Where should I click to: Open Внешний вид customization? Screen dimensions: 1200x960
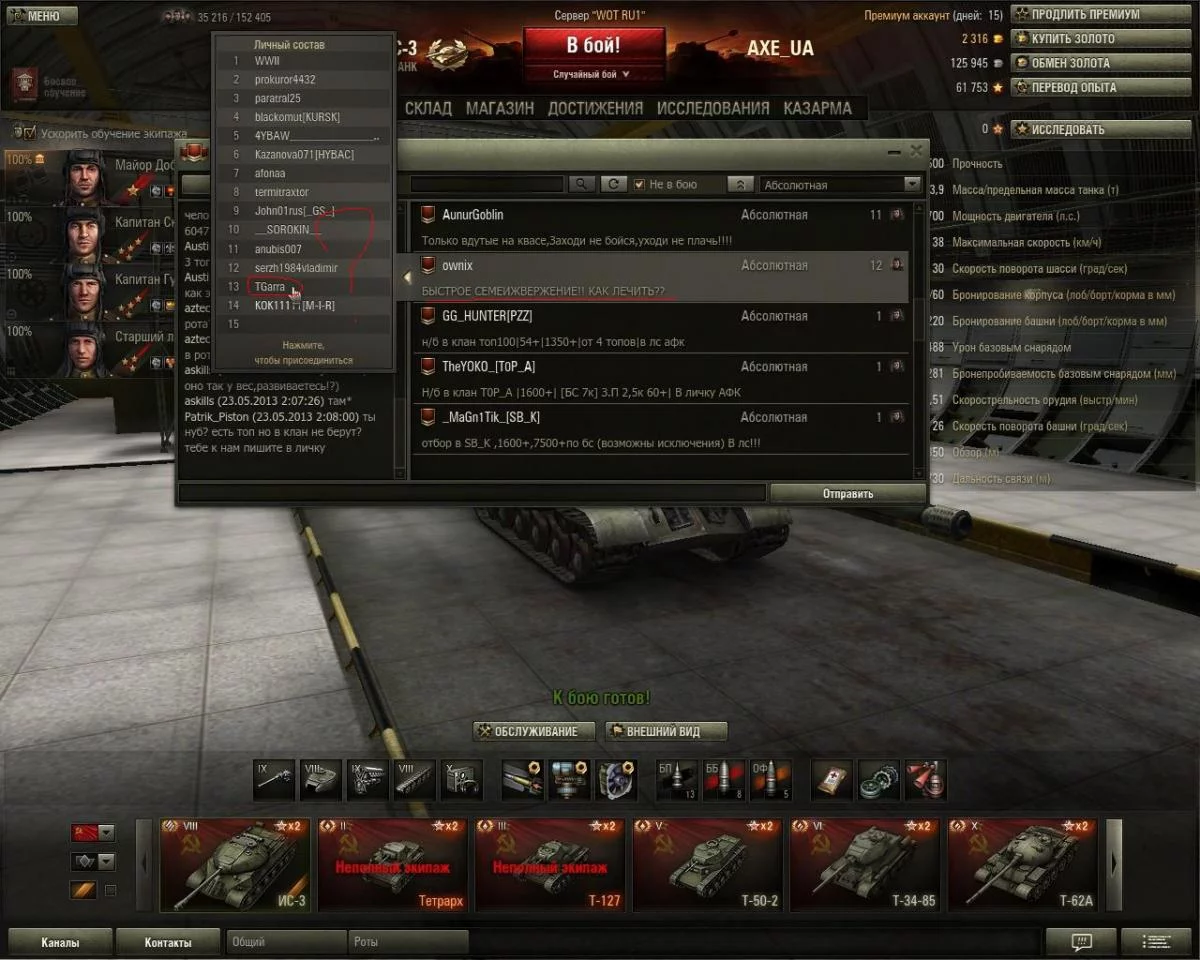666,732
